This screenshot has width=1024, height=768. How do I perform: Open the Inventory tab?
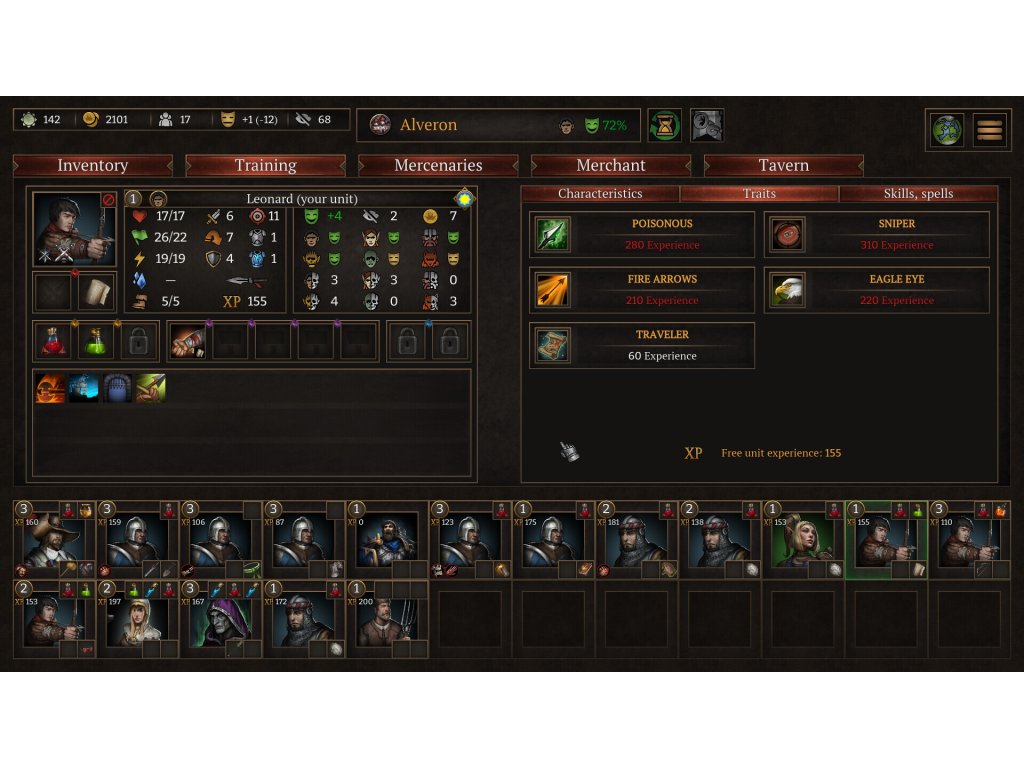(93, 166)
